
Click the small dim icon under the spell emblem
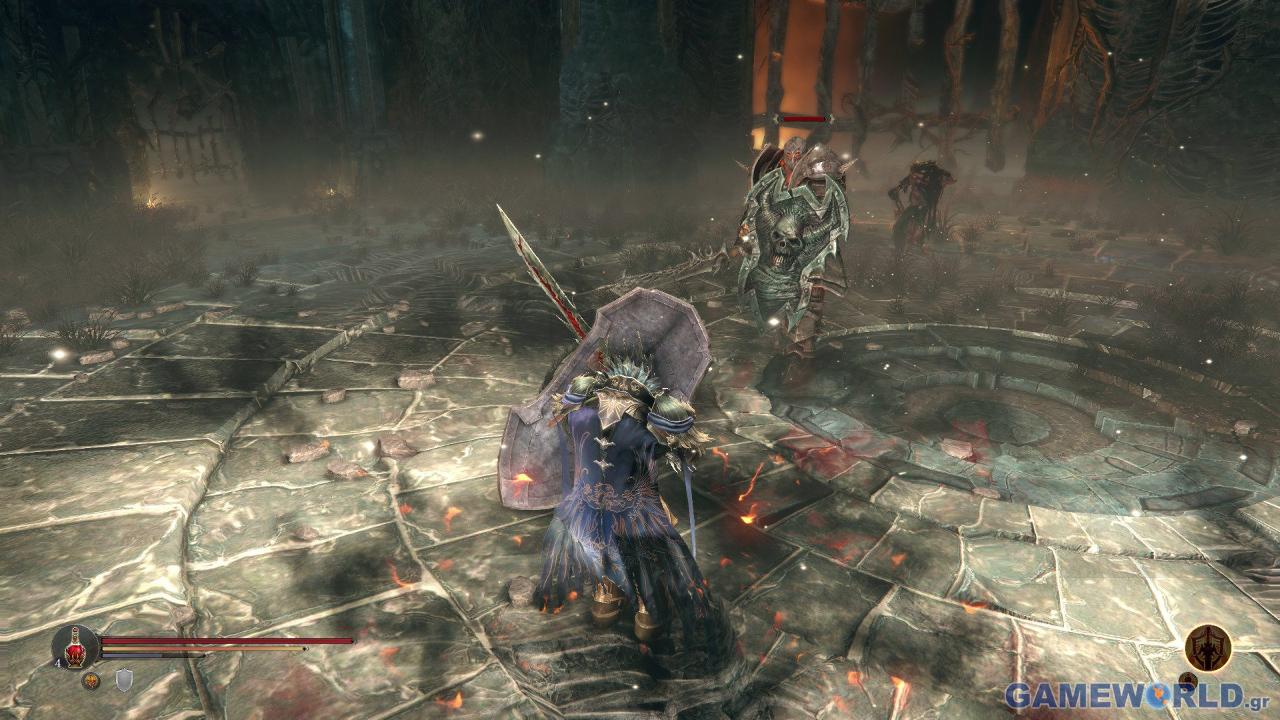coord(1188,681)
